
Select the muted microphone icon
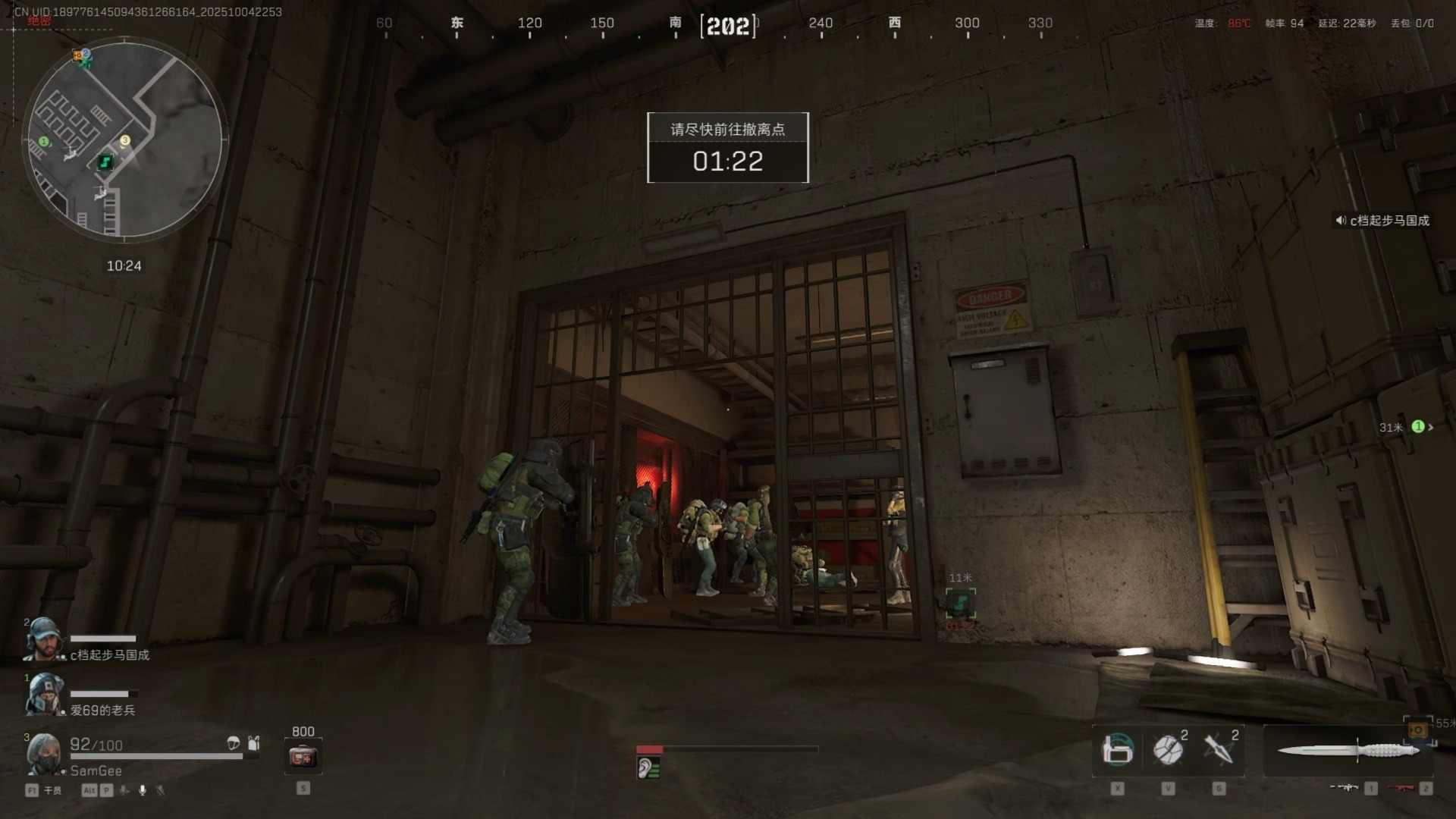point(160,790)
